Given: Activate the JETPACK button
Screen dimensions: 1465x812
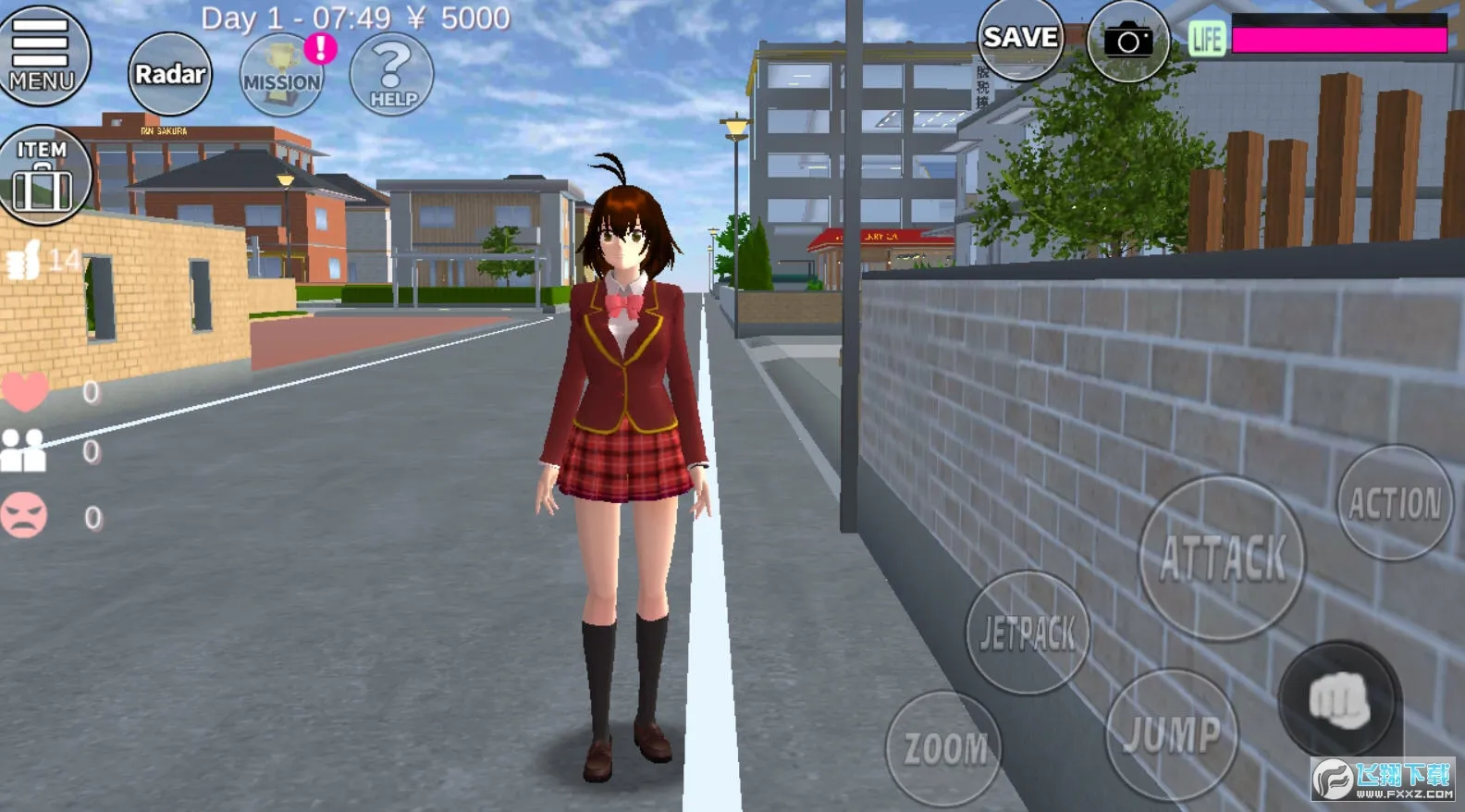Looking at the screenshot, I should pos(1028,634).
